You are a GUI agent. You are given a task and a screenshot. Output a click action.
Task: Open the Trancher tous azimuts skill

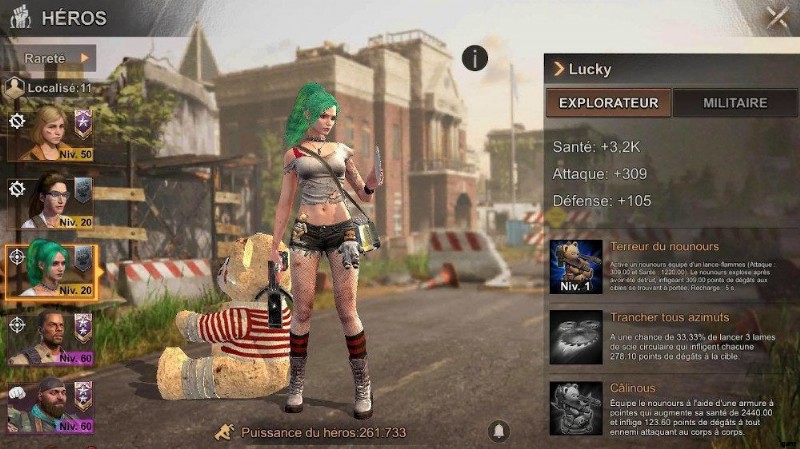point(576,337)
